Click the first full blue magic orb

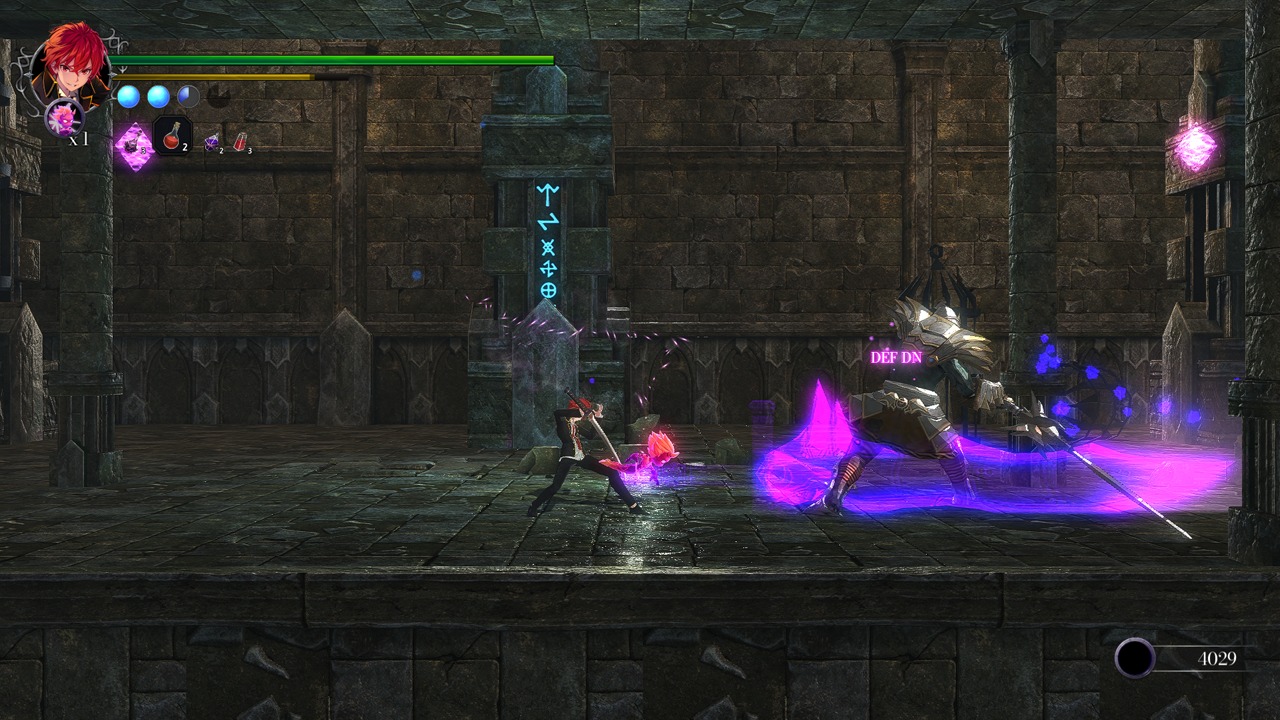pos(128,96)
